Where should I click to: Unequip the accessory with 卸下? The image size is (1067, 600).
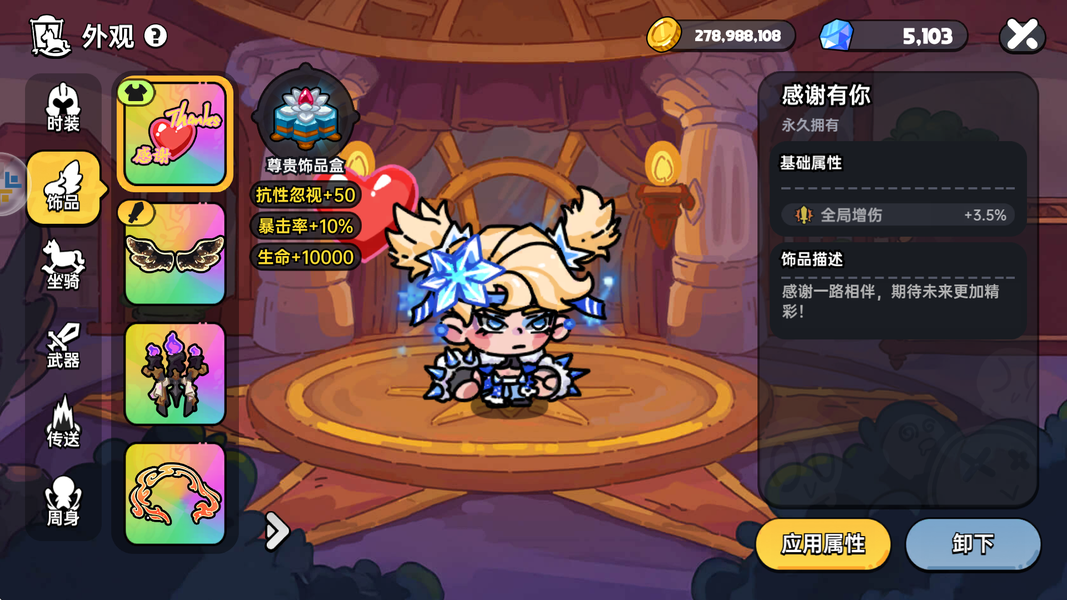click(973, 544)
